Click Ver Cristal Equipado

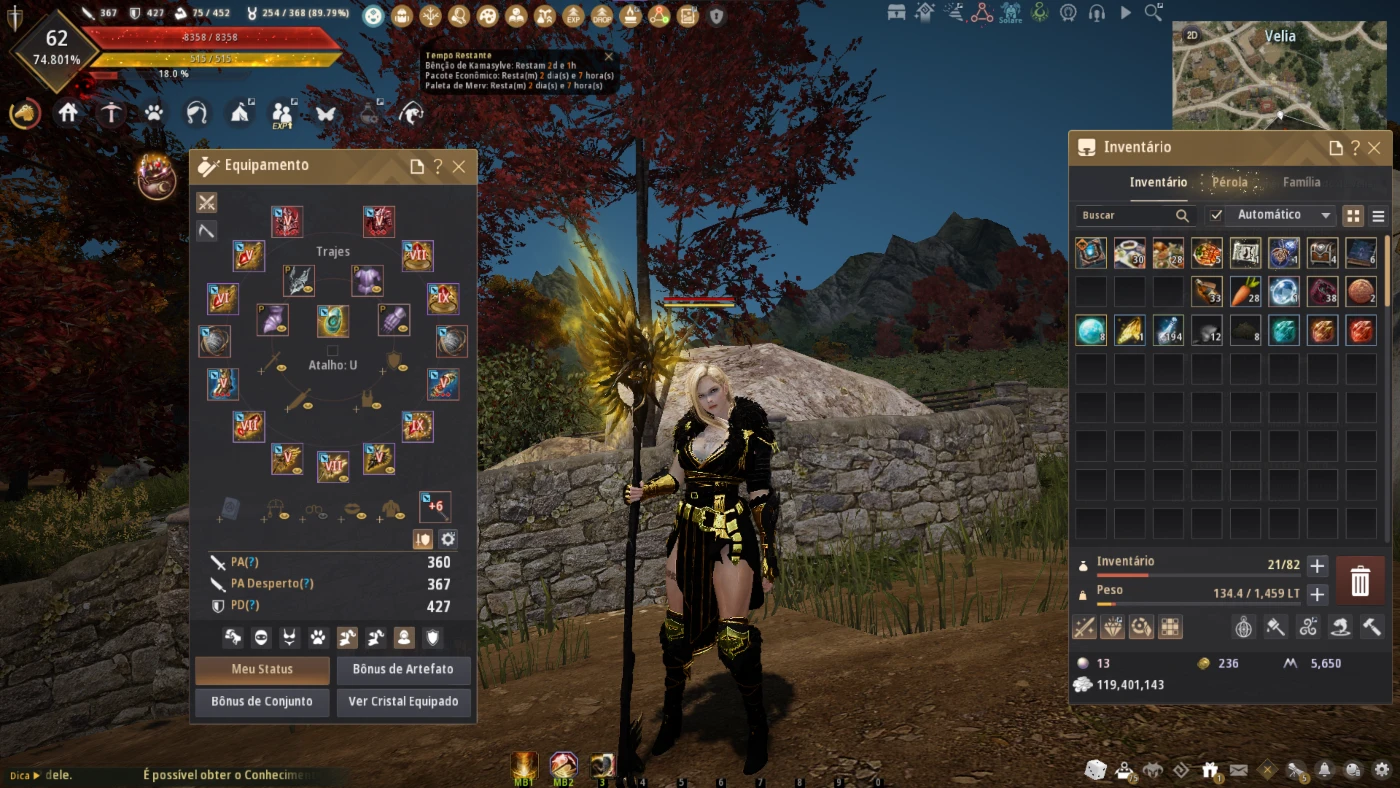tap(403, 701)
